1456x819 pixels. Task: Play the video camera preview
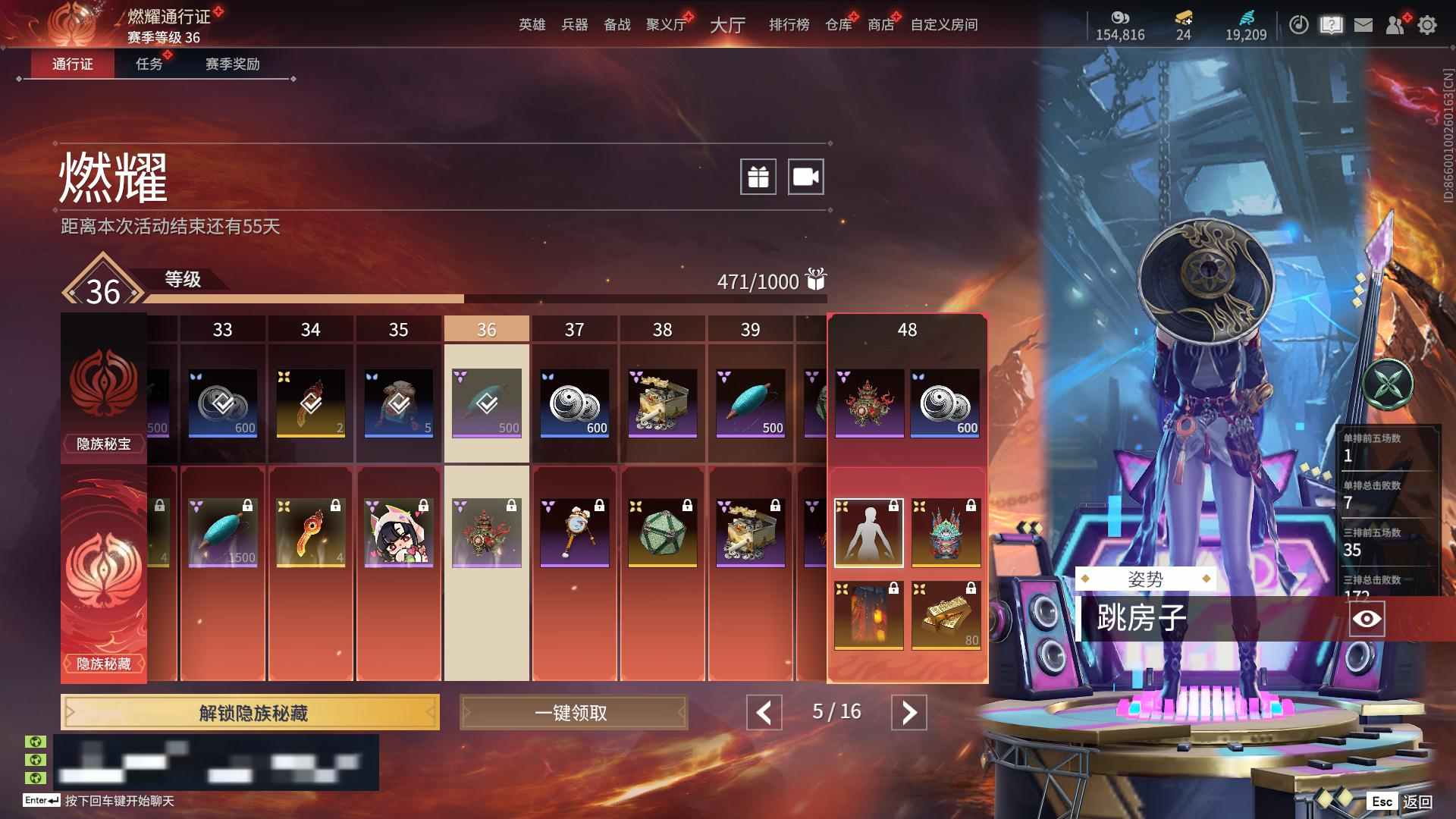coord(805,177)
